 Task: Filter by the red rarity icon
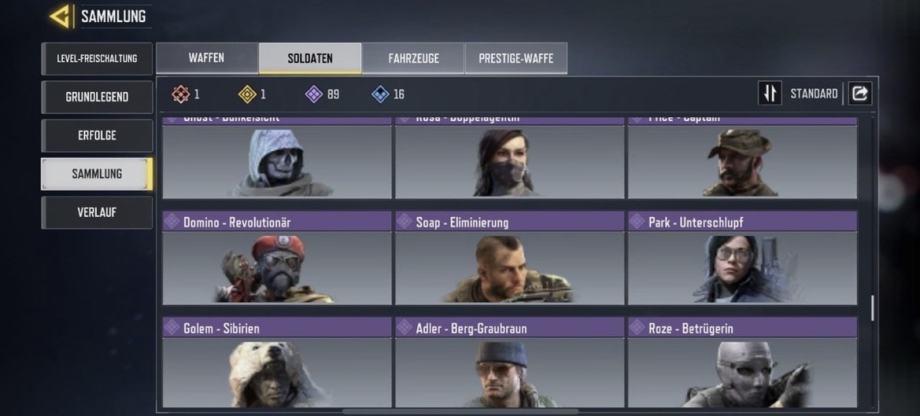click(x=180, y=94)
